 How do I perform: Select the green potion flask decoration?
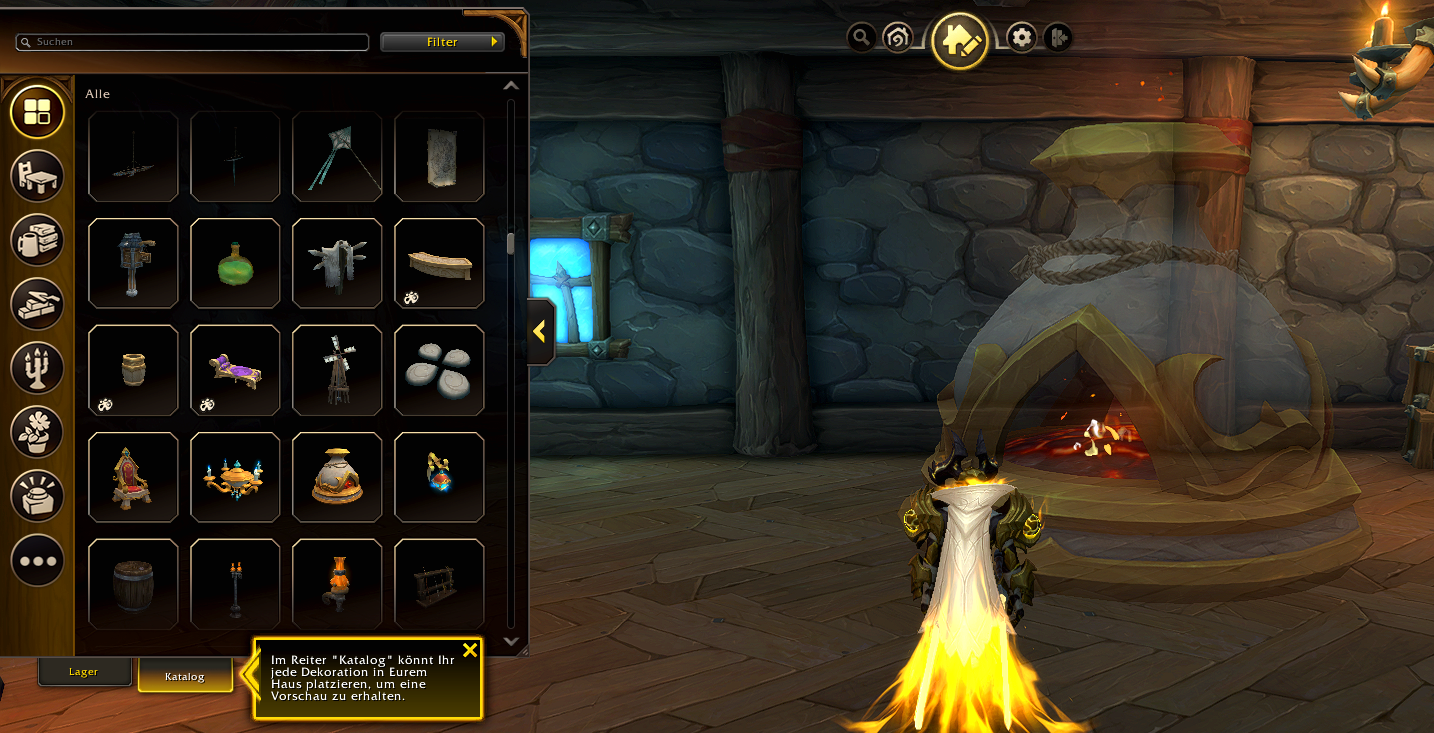[x=235, y=263]
